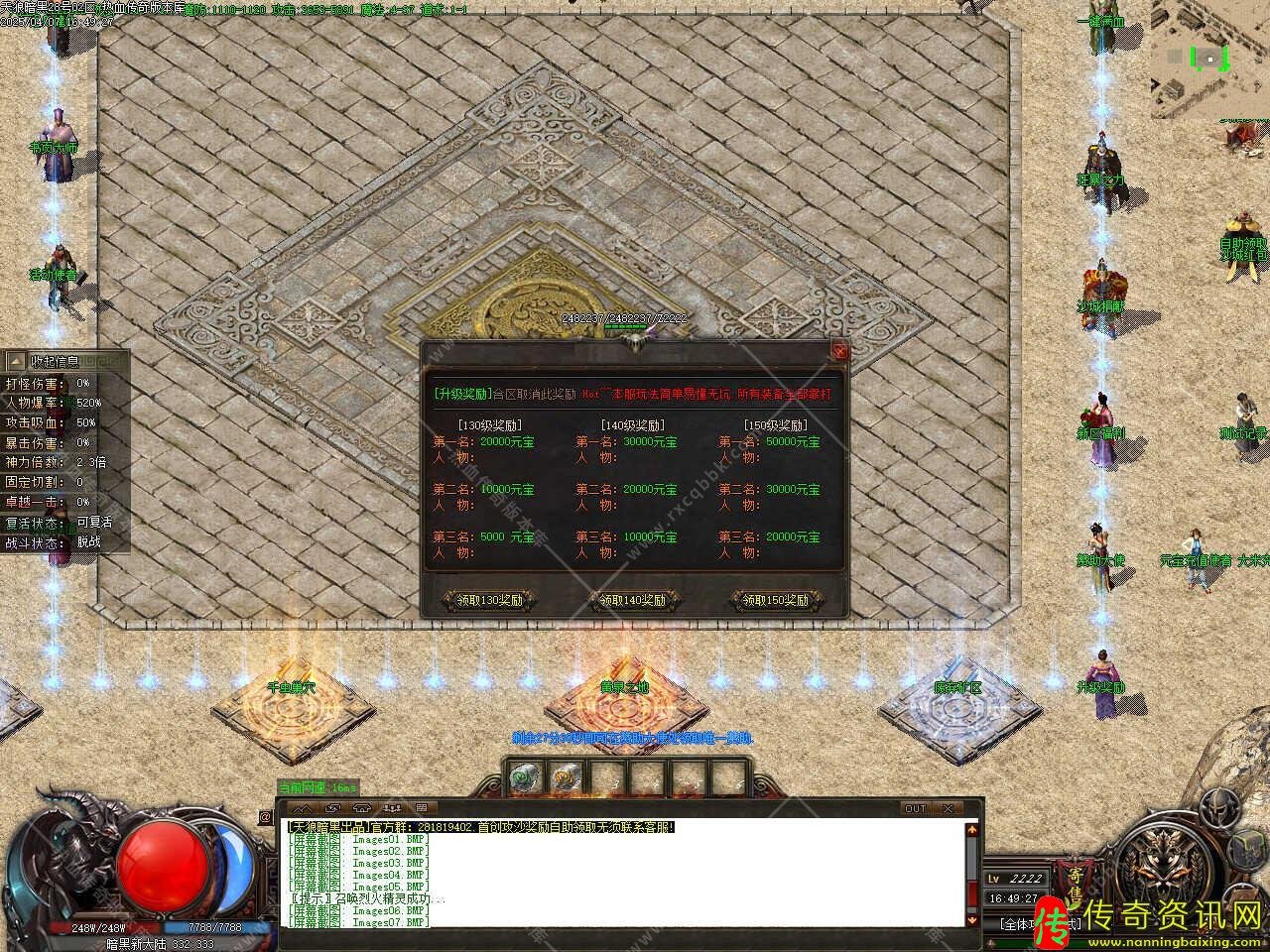
Task: Use the second hotbar scroll item
Action: [567, 779]
